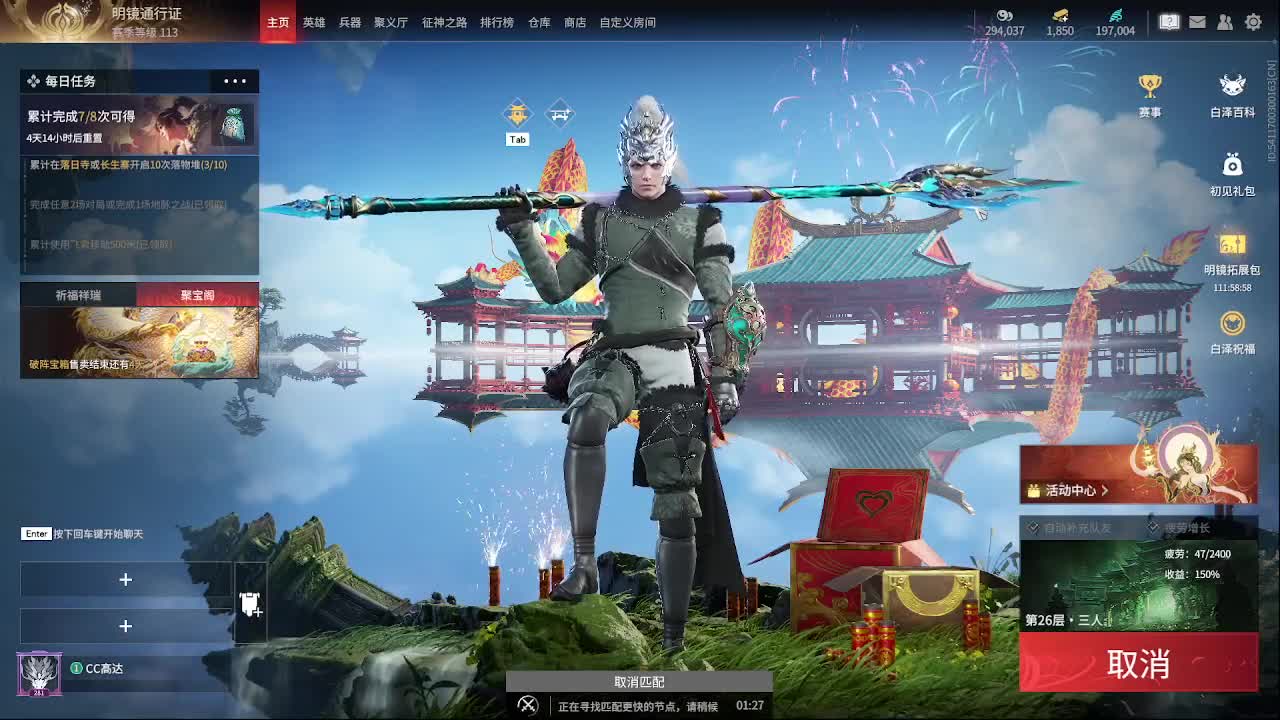Switch to the 聚宝阁 tab
Viewport: 1280px width, 720px height.
pos(197,294)
